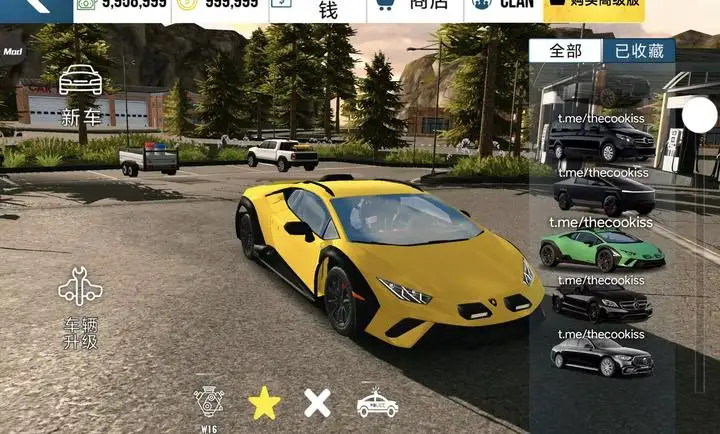
Task: Open the New Car (新车) menu
Action: [x=81, y=94]
